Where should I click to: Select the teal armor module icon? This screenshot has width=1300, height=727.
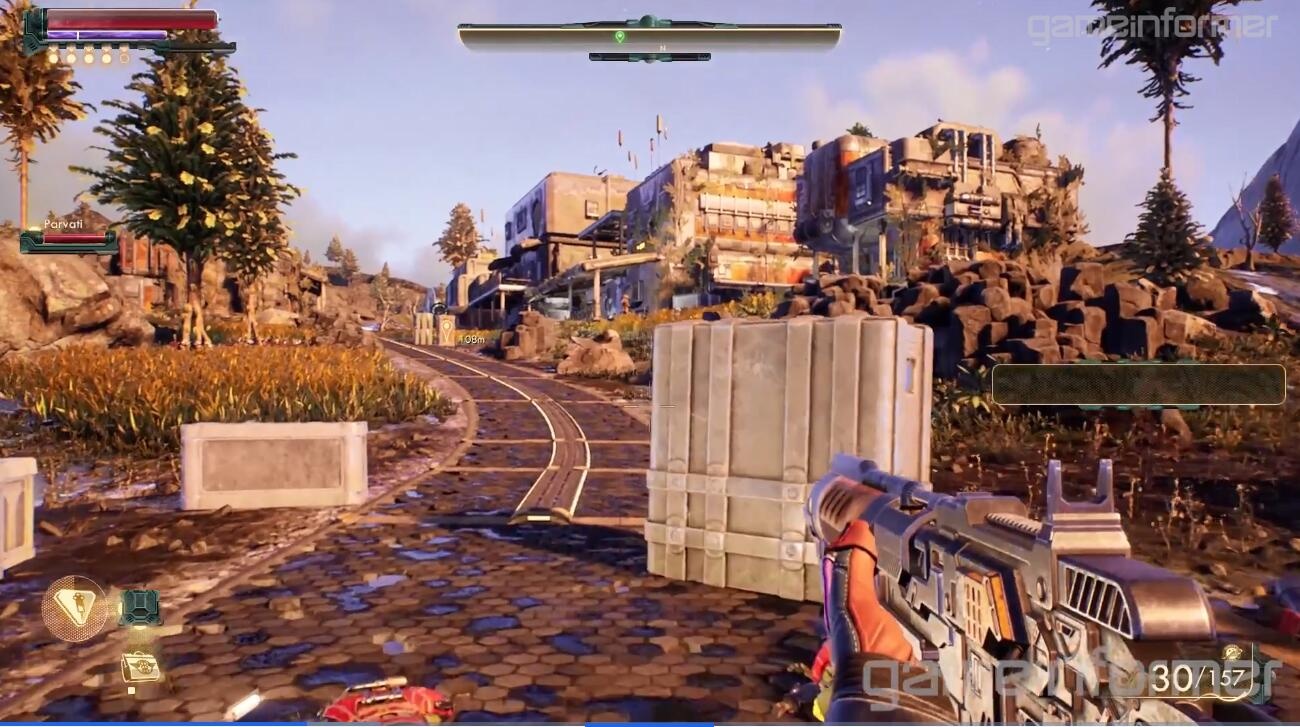tap(140, 607)
